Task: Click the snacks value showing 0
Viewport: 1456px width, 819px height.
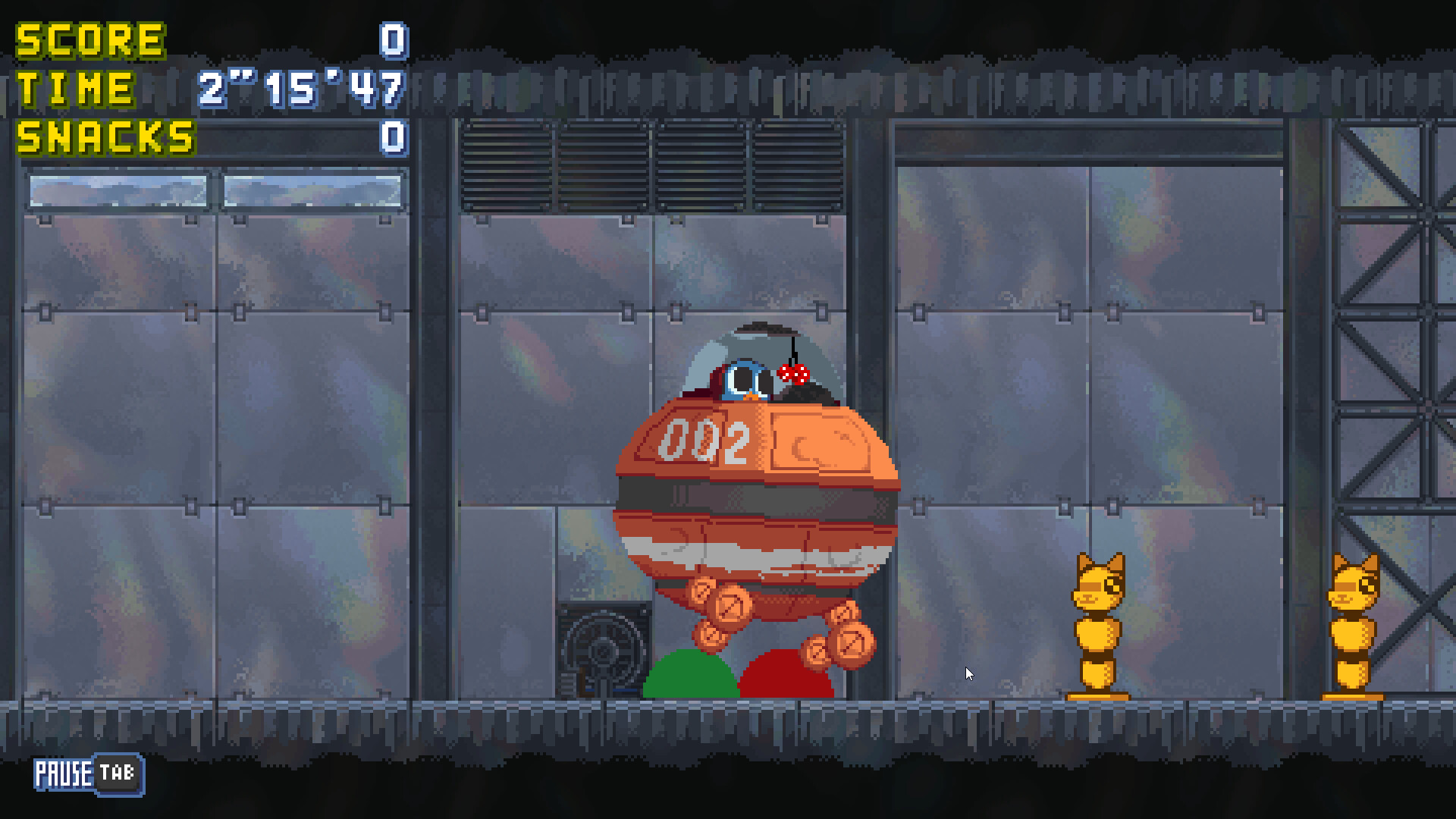Action: [393, 139]
